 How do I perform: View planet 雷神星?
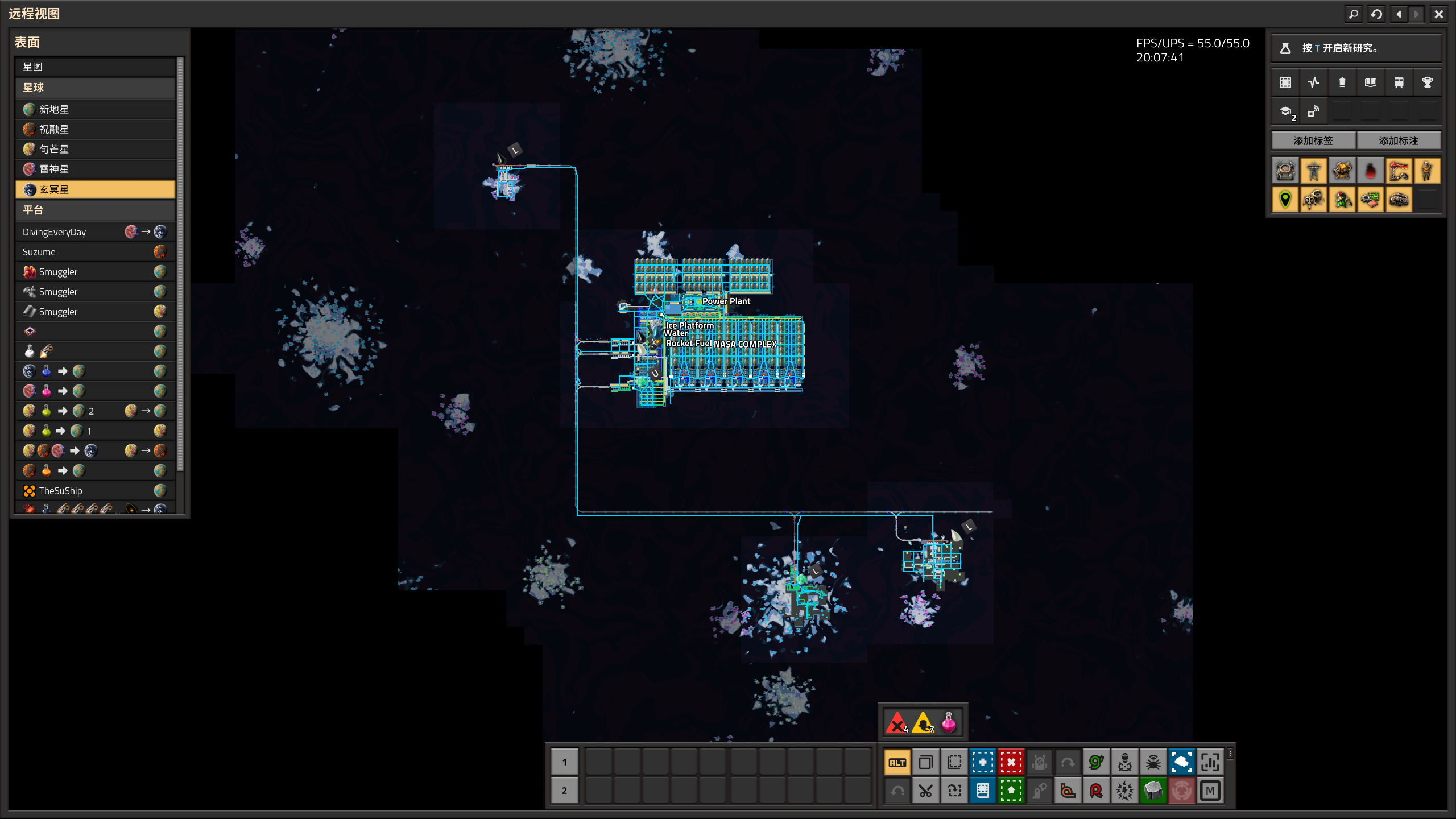tap(95, 169)
